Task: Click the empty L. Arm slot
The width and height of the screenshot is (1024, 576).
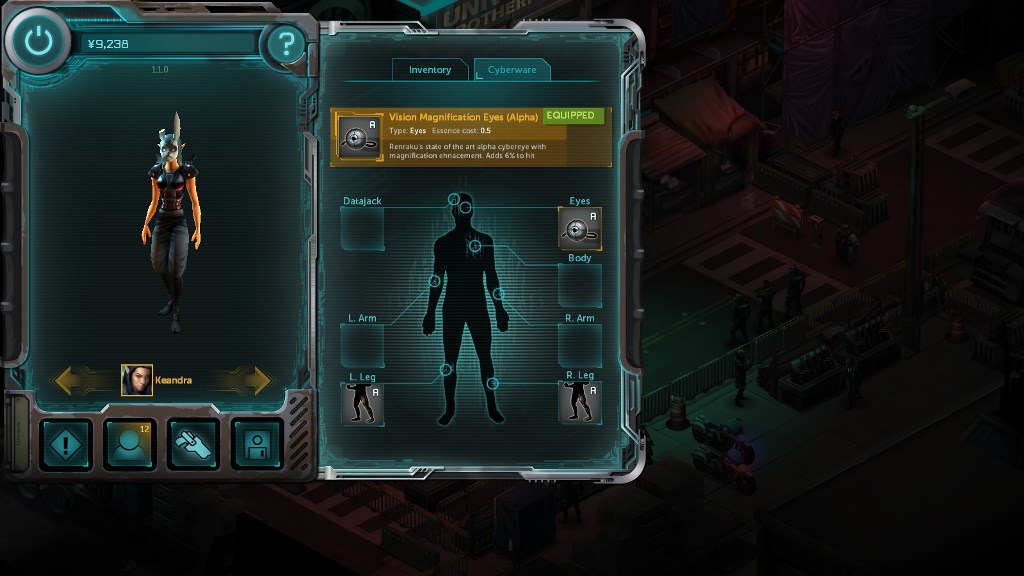Action: 362,346
